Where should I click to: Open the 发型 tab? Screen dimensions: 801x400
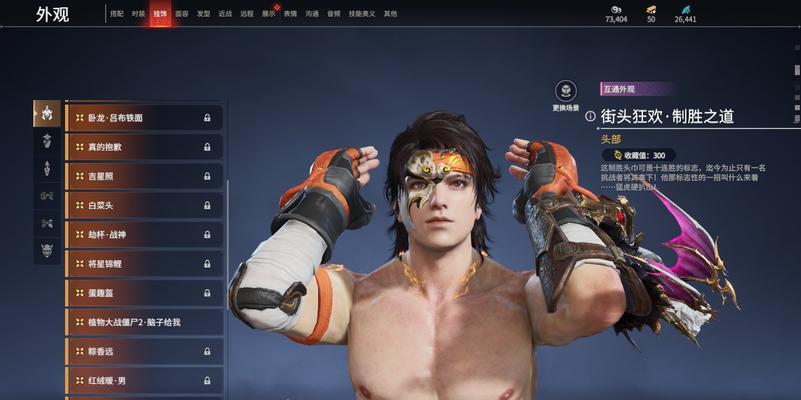point(203,14)
